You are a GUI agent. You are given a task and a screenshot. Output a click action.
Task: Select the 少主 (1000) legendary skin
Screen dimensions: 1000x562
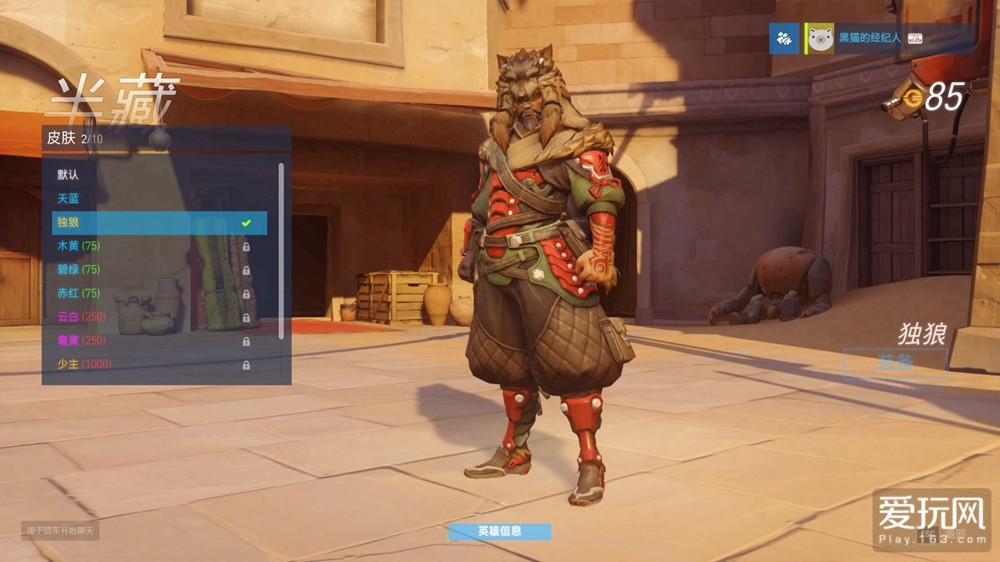(x=150, y=365)
